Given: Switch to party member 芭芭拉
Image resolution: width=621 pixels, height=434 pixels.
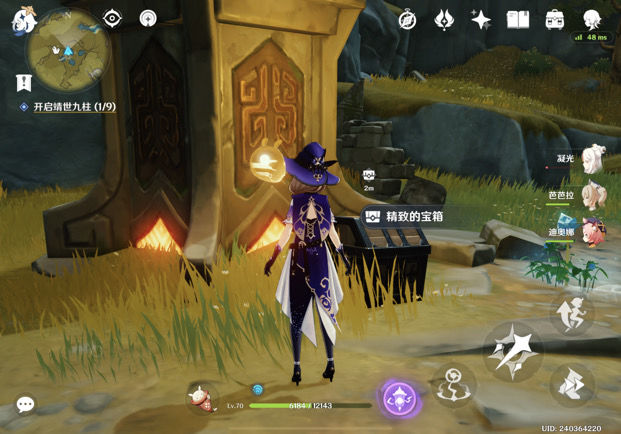Looking at the screenshot, I should coord(592,194).
